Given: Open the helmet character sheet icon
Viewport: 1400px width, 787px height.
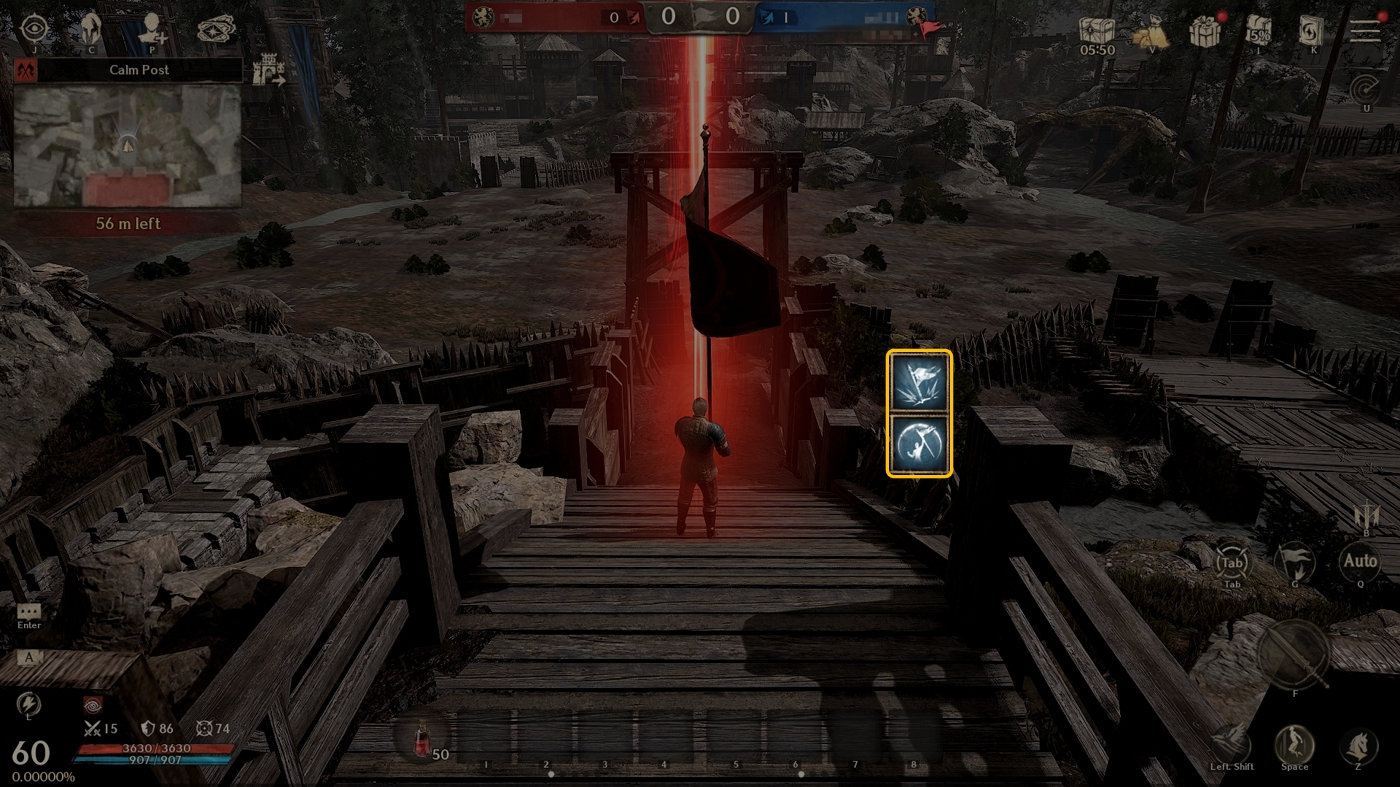Looking at the screenshot, I should [92, 28].
